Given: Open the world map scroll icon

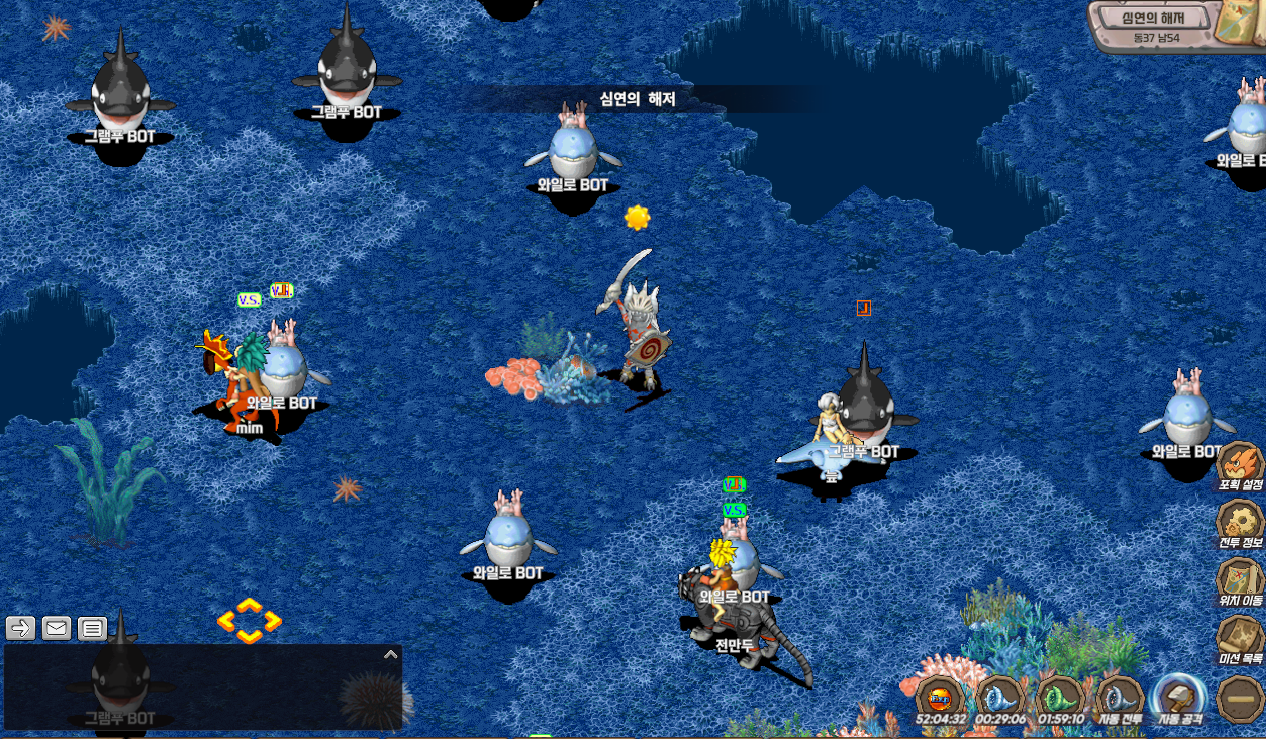Looking at the screenshot, I should click(x=1240, y=24).
